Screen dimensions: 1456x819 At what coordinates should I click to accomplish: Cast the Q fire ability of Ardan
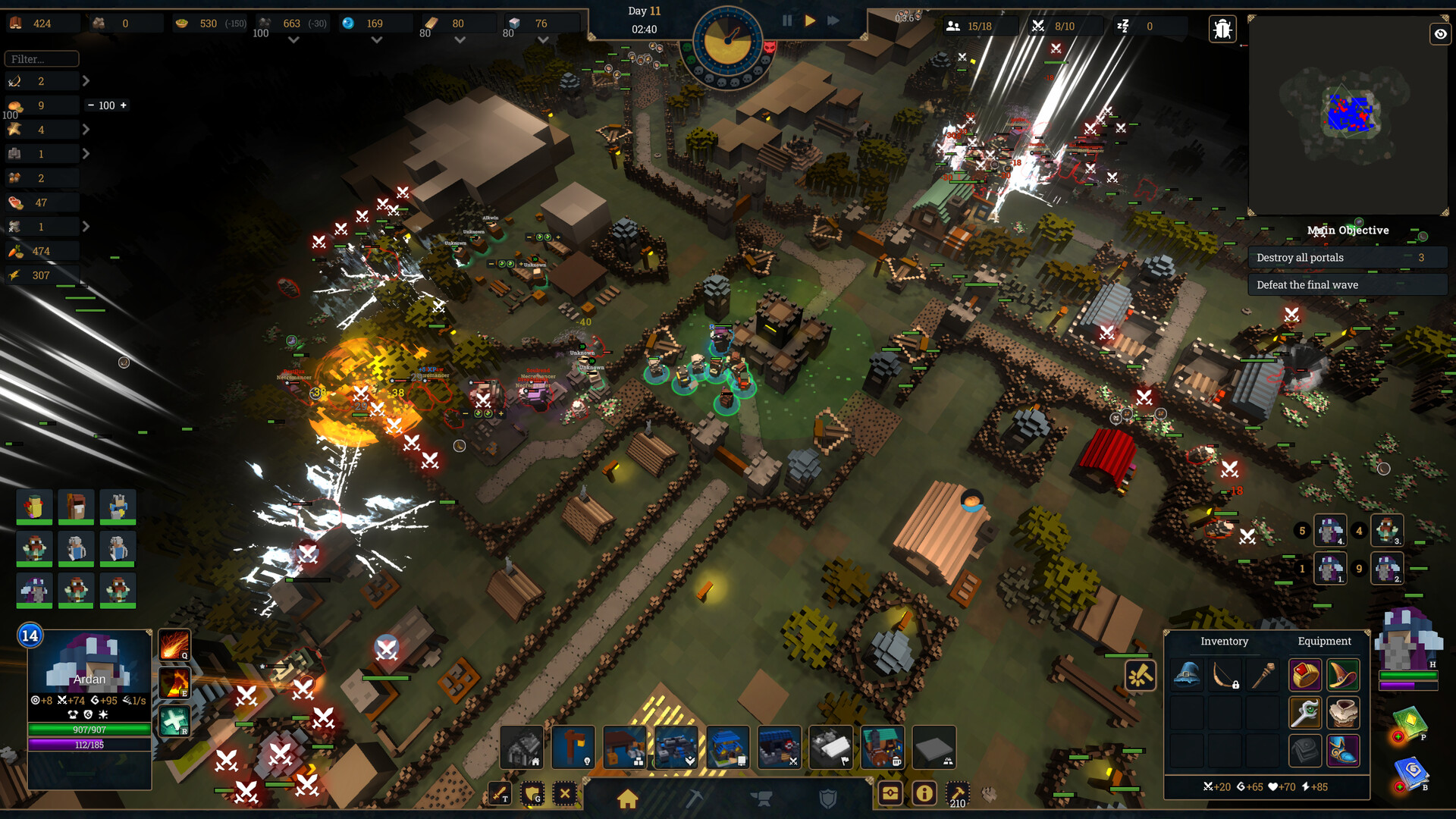click(174, 645)
